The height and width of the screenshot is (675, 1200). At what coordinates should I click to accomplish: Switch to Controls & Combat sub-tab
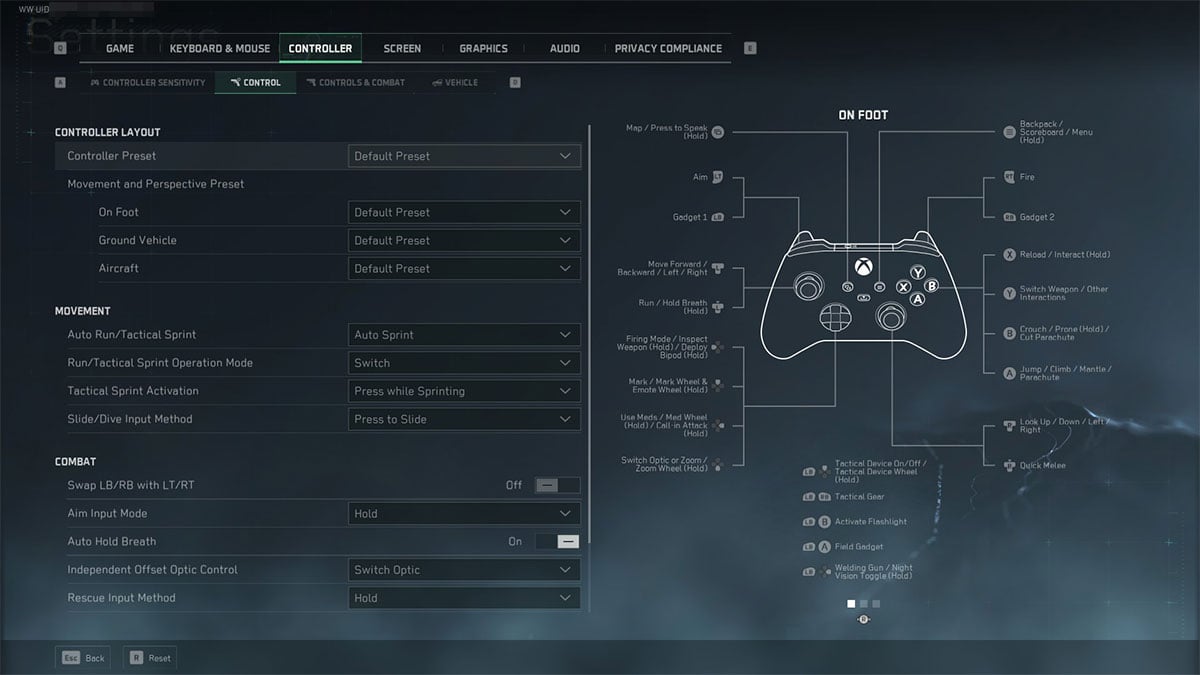pyautogui.click(x=356, y=82)
